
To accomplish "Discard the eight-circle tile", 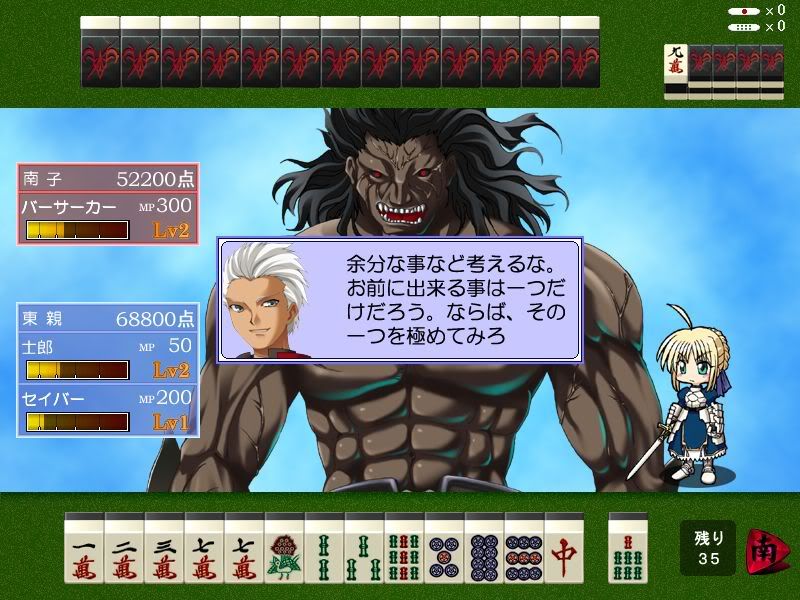I will 484,549.
